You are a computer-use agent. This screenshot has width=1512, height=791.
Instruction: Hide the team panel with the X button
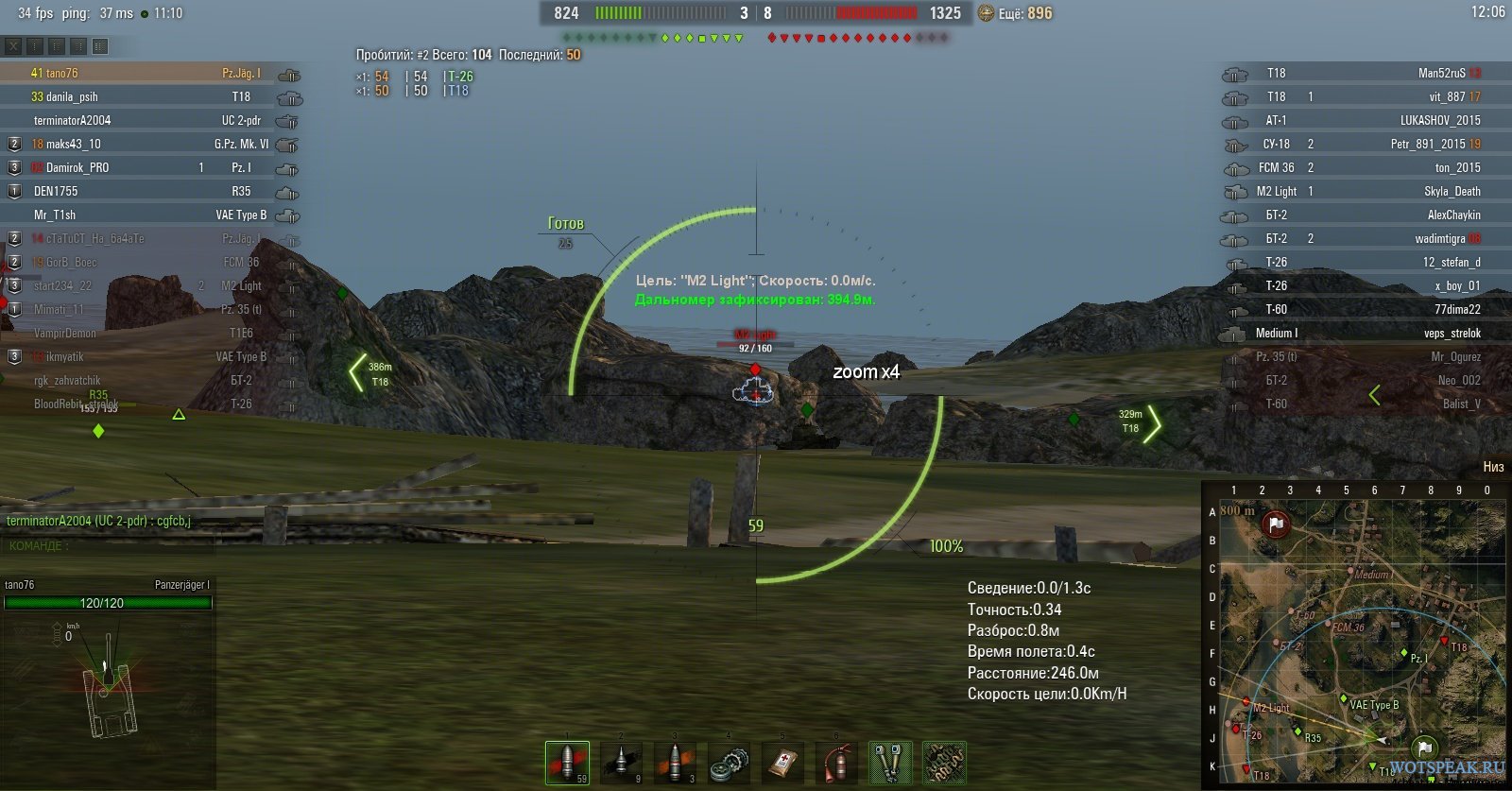(13, 45)
